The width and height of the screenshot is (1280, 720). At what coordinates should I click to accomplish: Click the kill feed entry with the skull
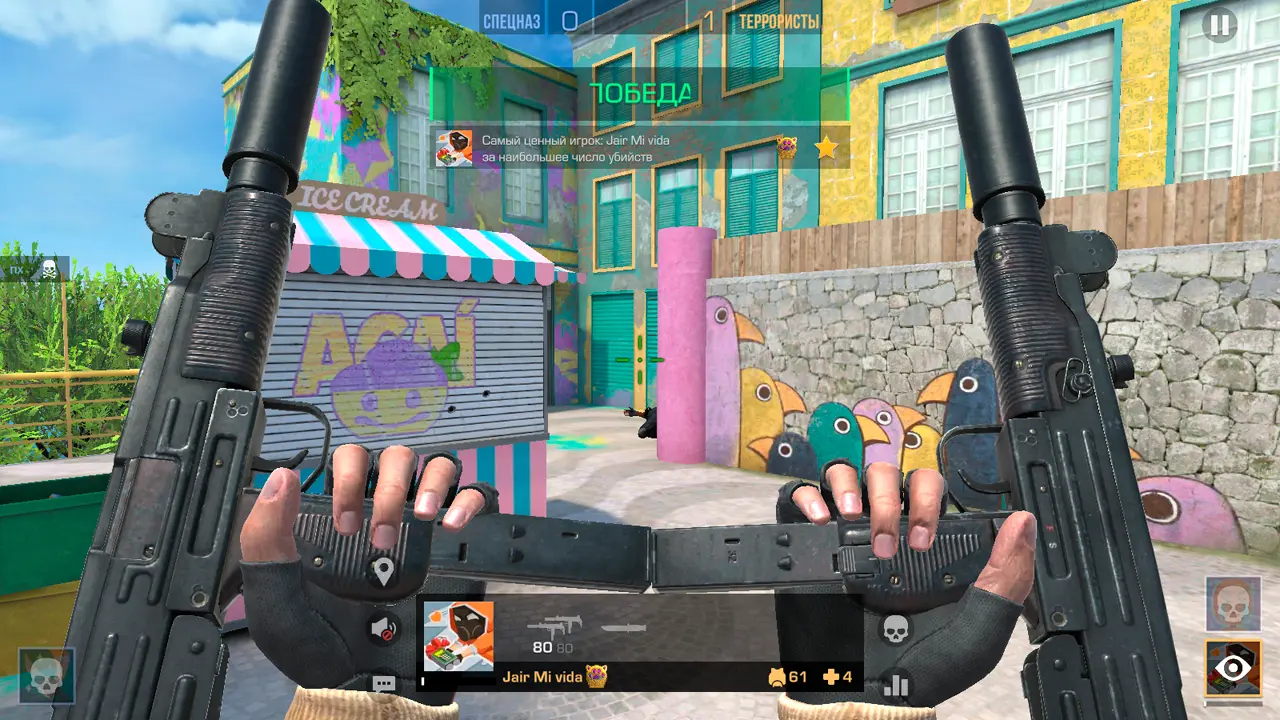pyautogui.click(x=34, y=269)
